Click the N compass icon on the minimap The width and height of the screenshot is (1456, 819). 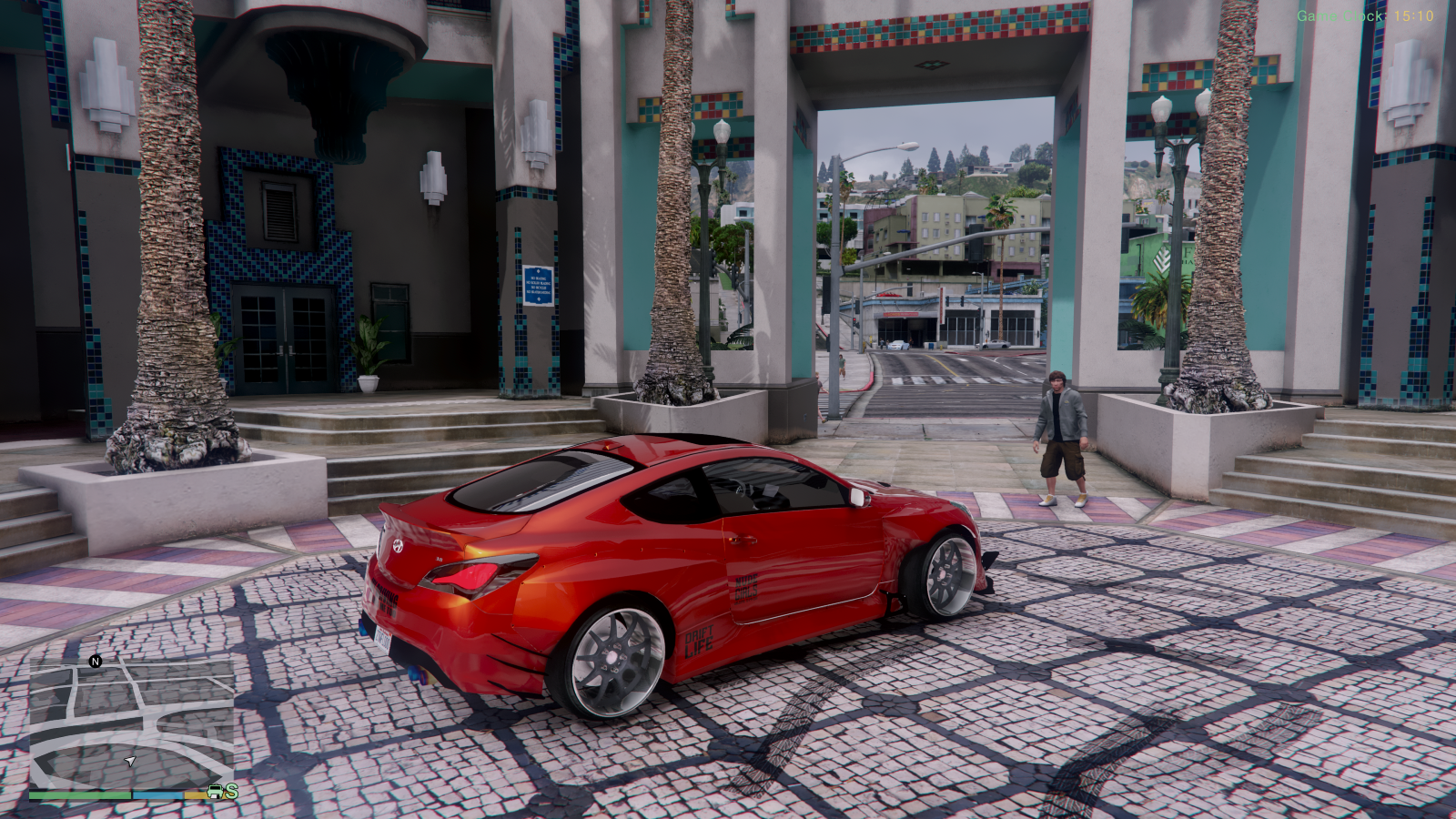[96, 662]
